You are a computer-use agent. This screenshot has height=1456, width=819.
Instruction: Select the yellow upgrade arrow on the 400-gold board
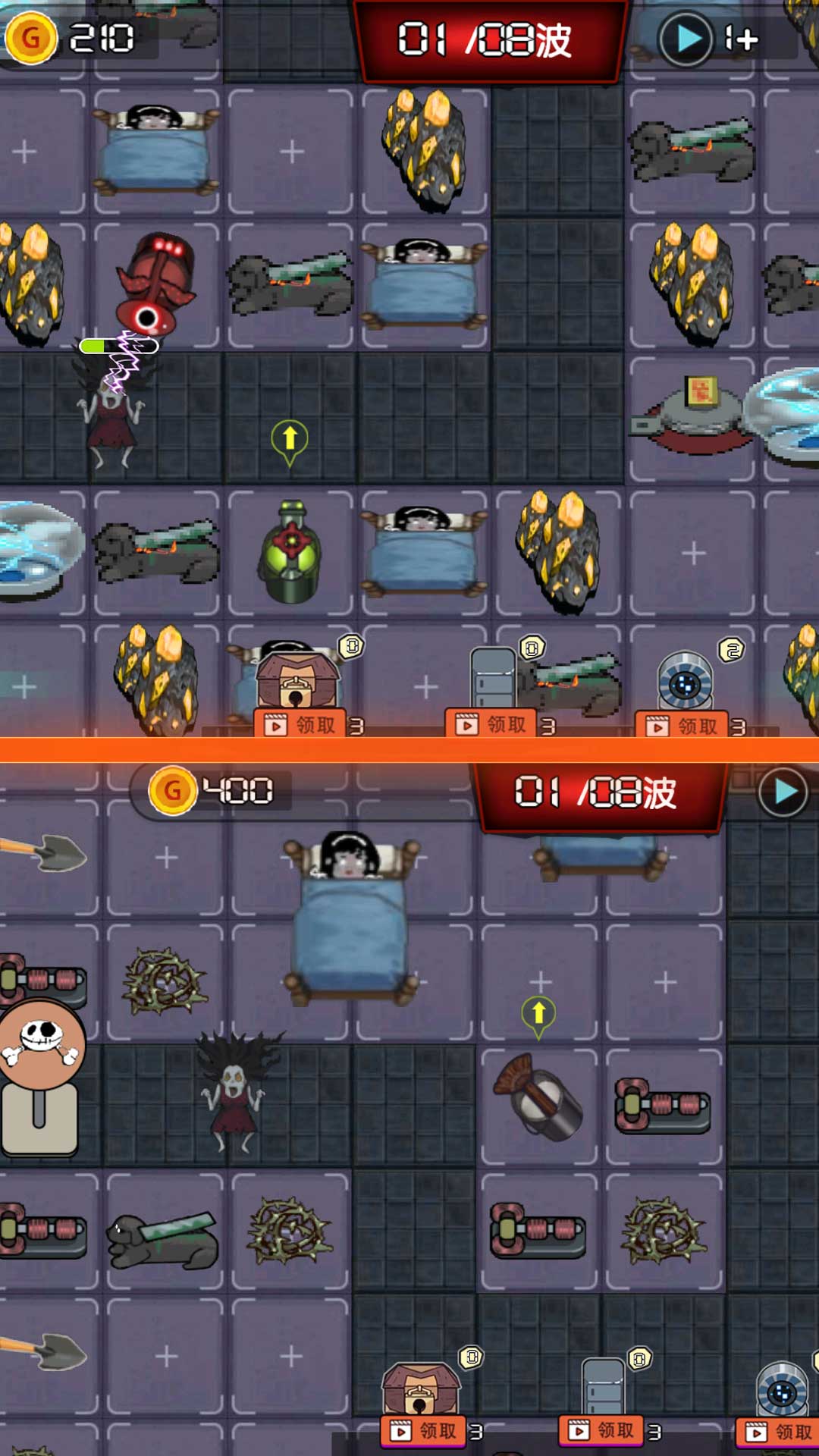(x=538, y=1015)
